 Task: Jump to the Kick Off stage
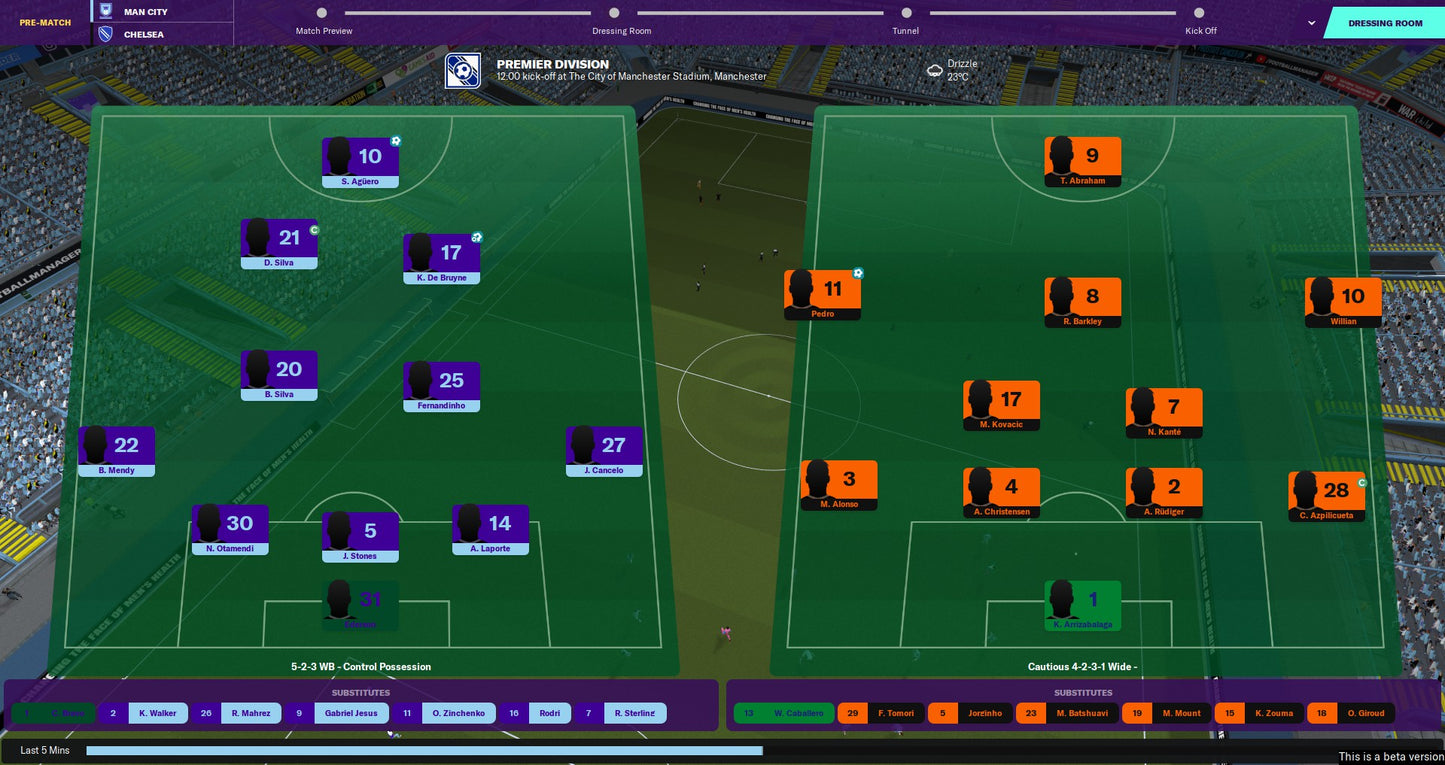click(1199, 14)
